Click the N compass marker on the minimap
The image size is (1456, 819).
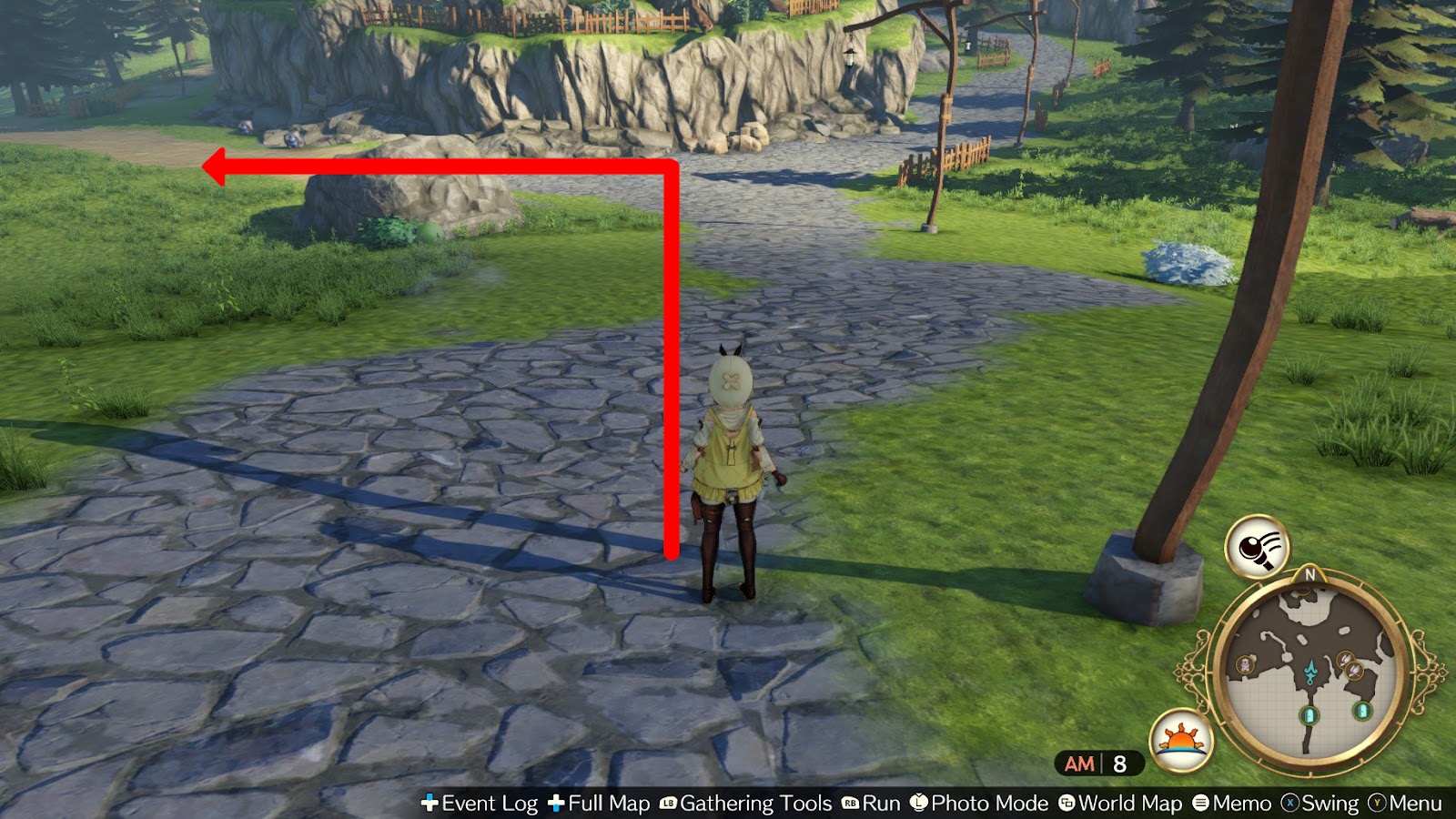(x=1309, y=573)
